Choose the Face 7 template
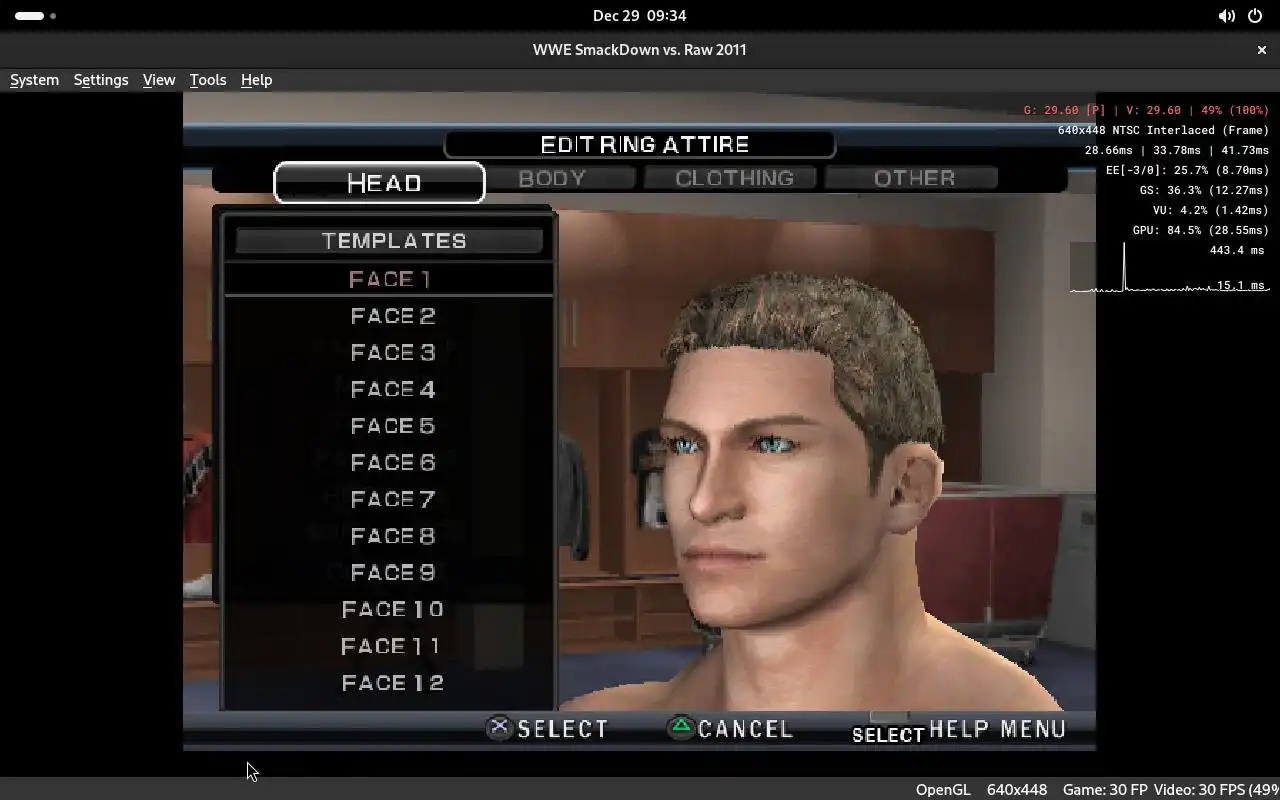This screenshot has height=800, width=1280. coord(392,500)
